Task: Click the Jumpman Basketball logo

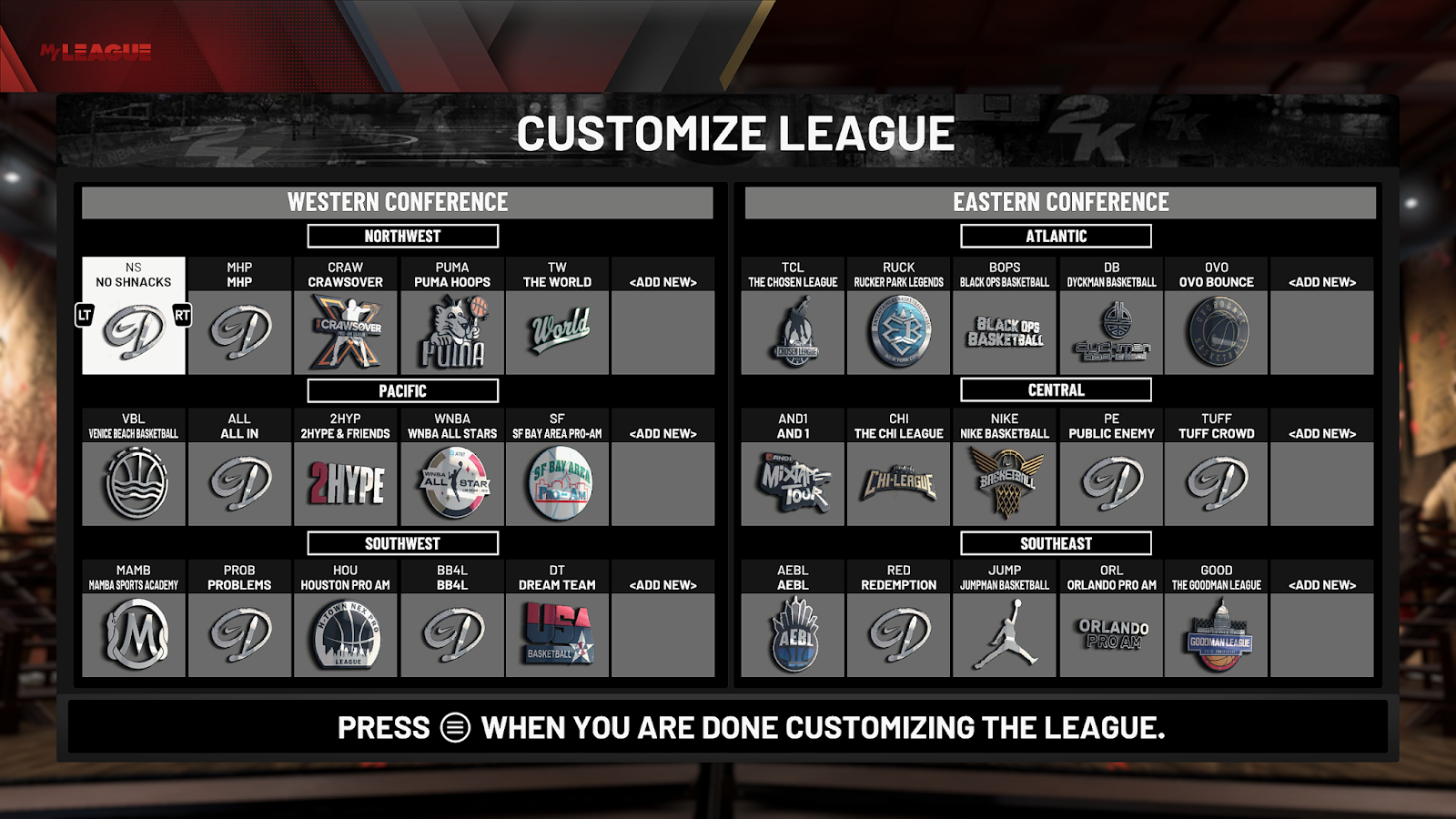Action: 1004,634
